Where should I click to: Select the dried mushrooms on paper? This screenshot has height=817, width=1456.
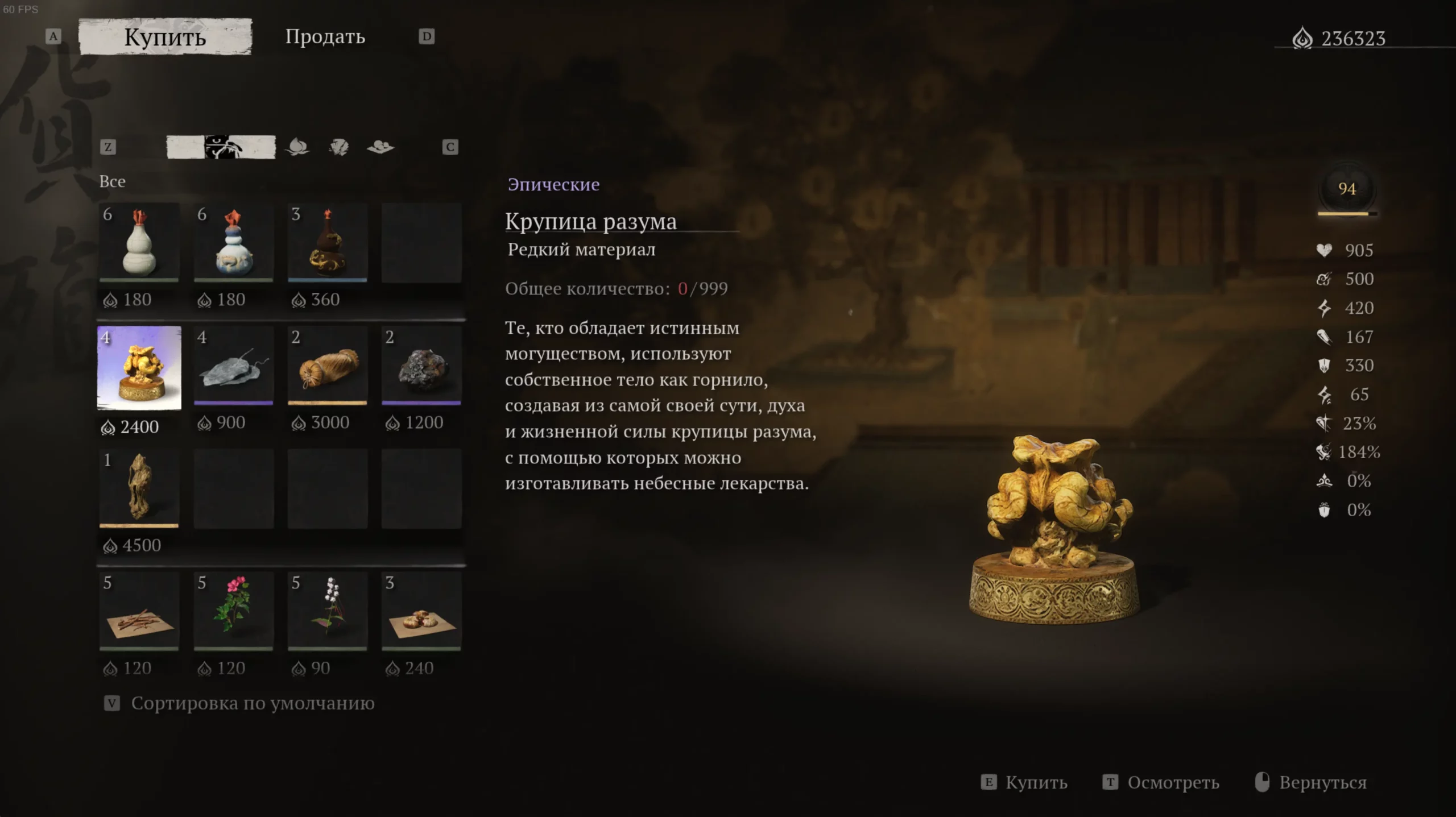421,612
